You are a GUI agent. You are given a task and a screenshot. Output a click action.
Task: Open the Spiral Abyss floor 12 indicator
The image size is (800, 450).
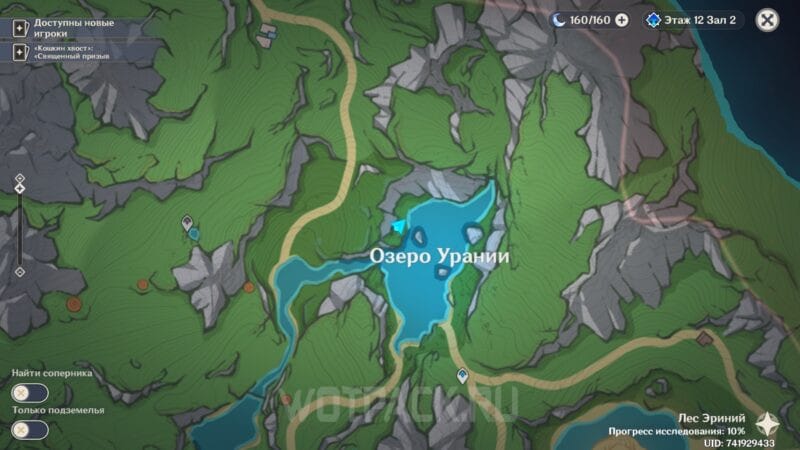693,19
